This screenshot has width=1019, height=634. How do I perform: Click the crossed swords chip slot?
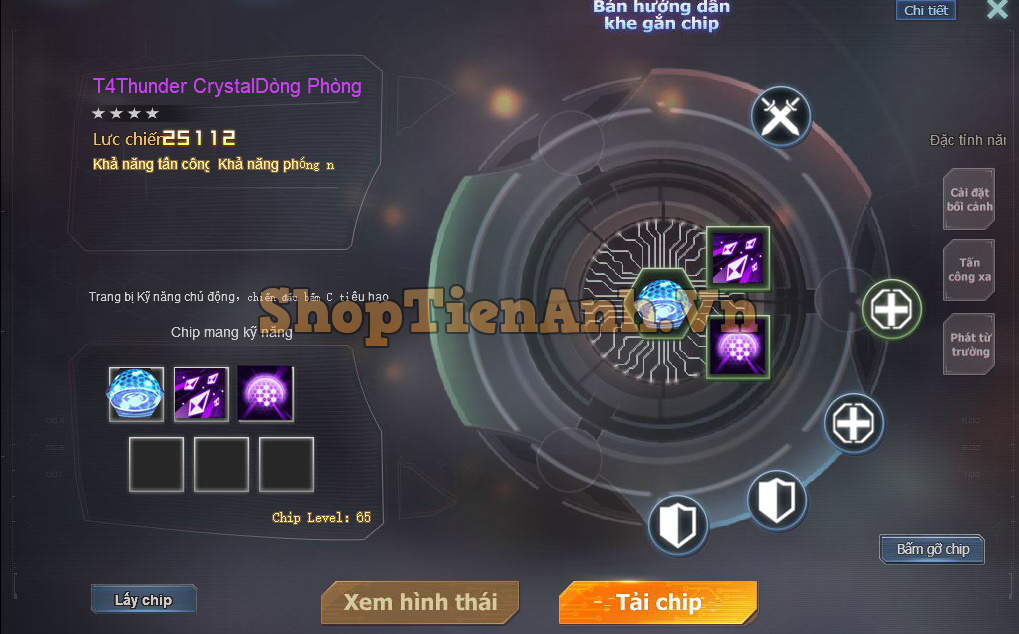780,117
